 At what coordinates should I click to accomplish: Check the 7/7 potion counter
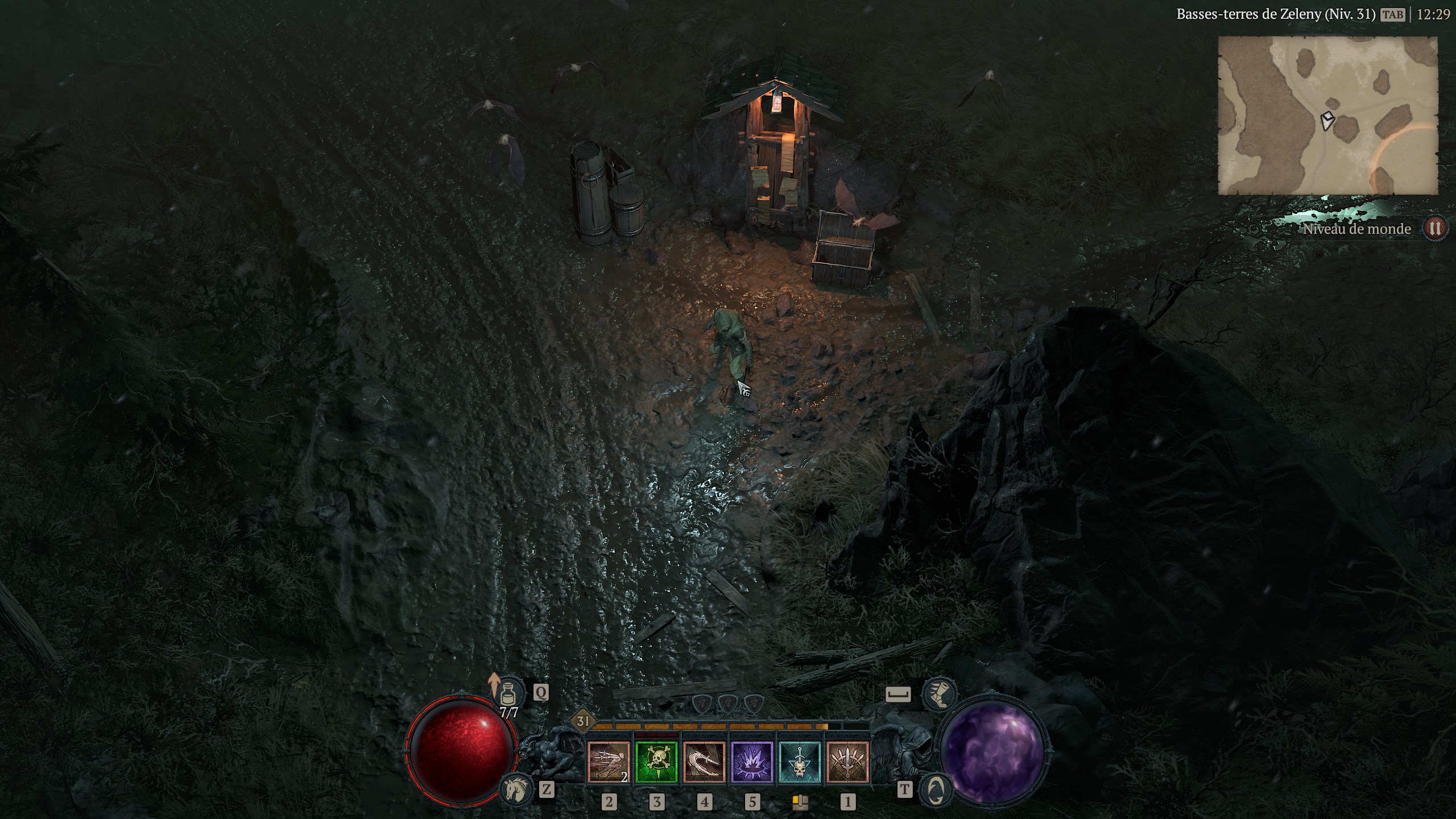coord(509,713)
